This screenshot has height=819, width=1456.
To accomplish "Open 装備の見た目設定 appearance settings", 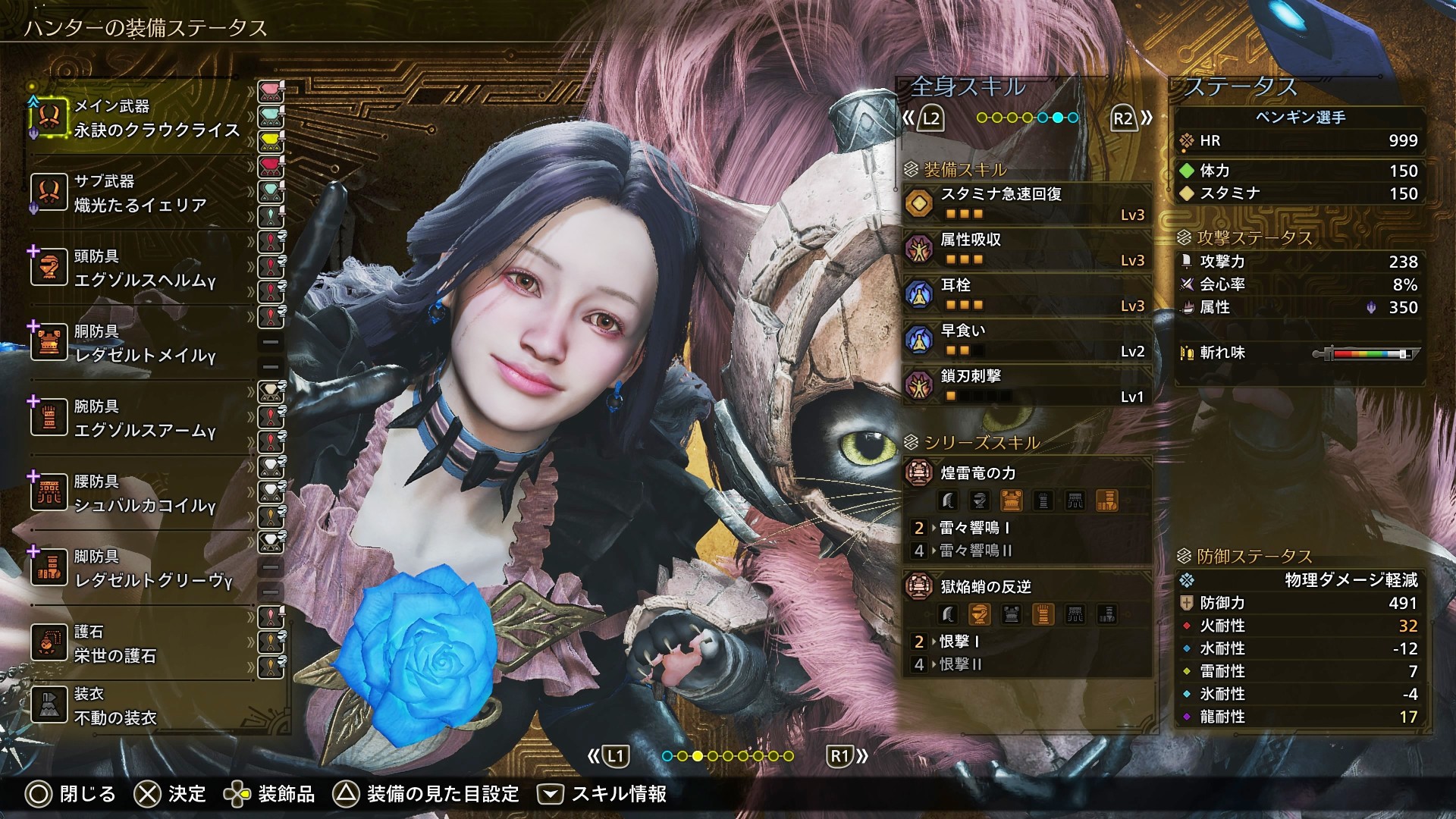I will pos(427,794).
